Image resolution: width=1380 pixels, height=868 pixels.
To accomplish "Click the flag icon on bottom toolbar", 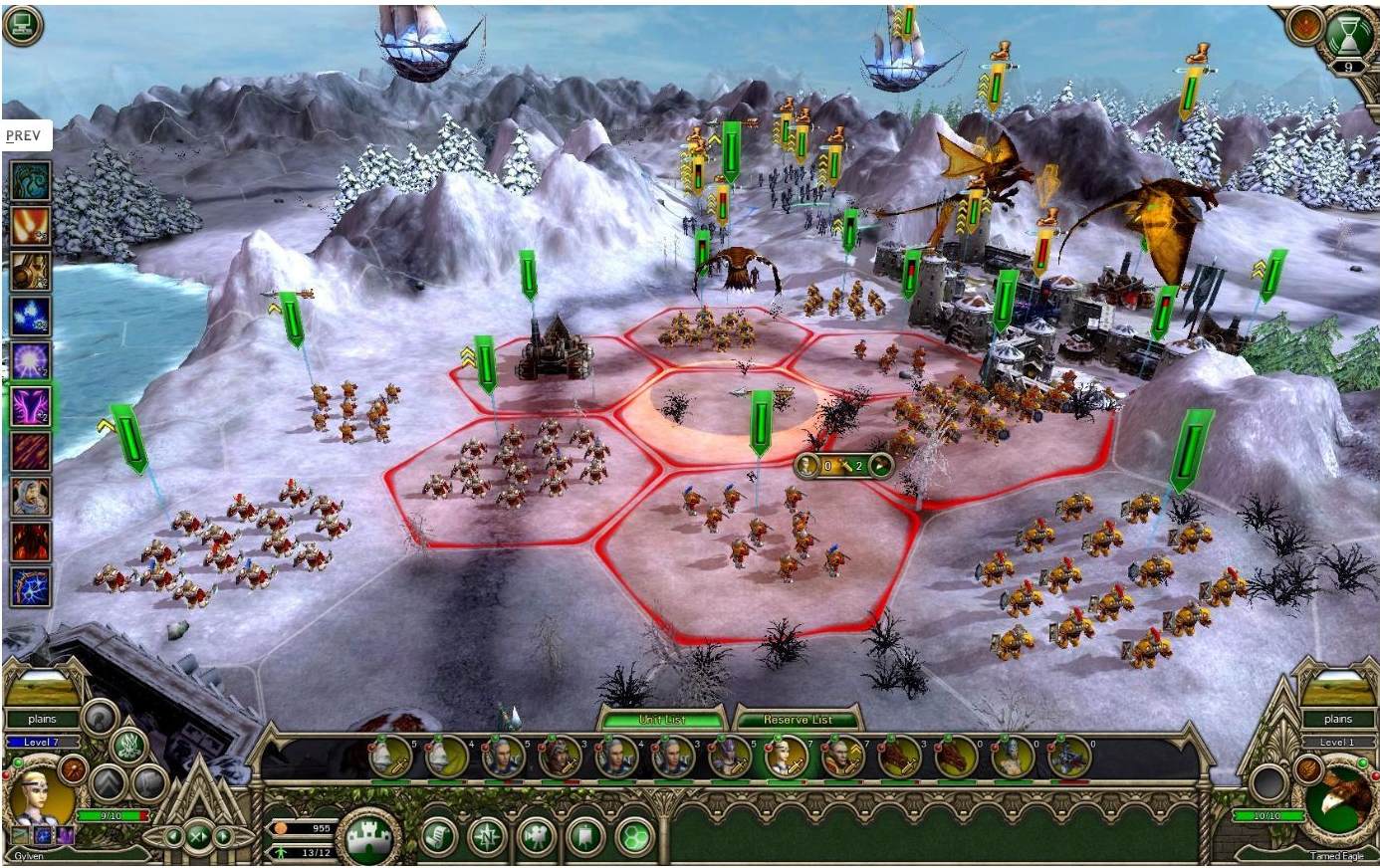I will (585, 835).
